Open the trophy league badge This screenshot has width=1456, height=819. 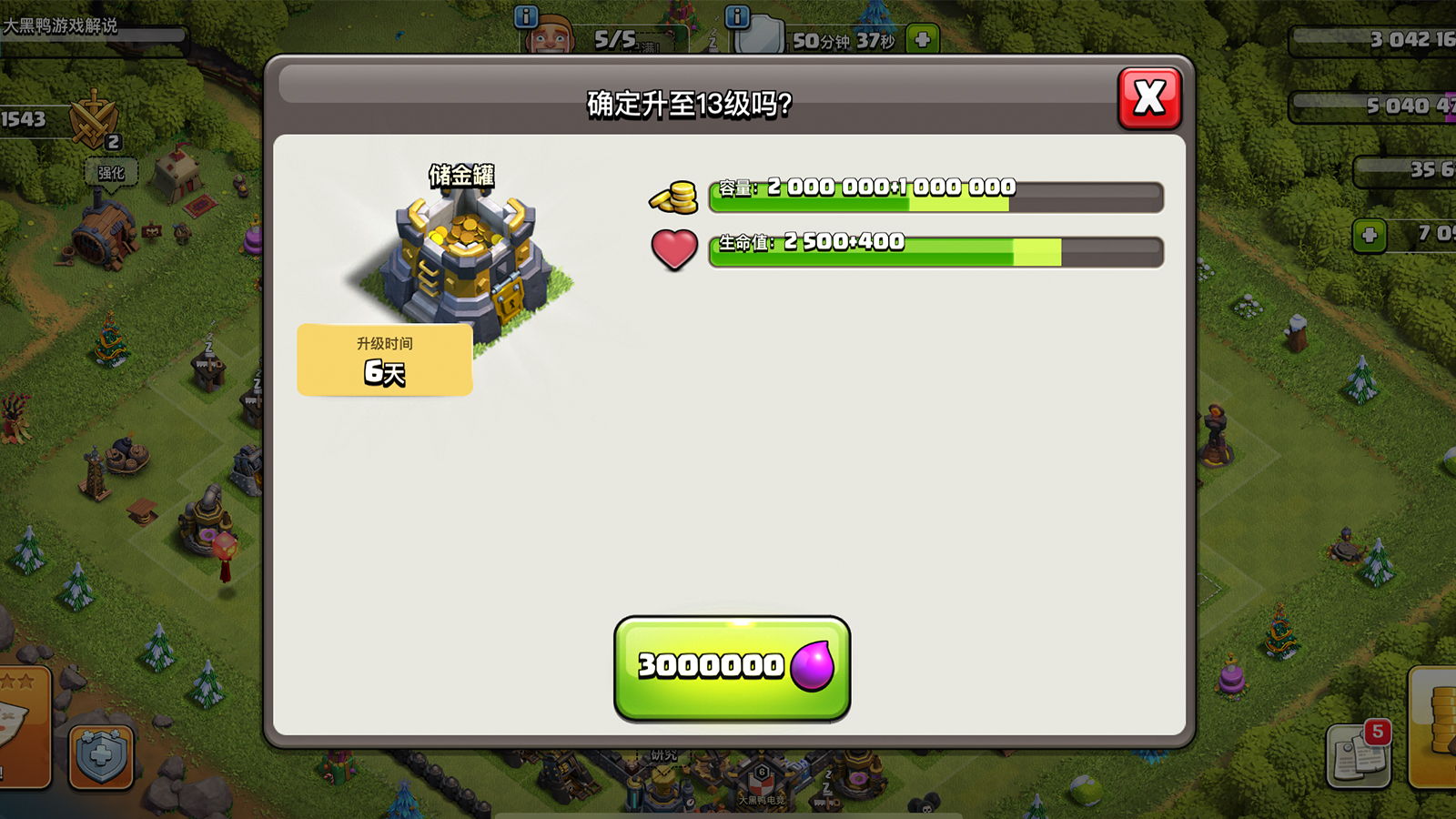pyautogui.click(x=94, y=120)
